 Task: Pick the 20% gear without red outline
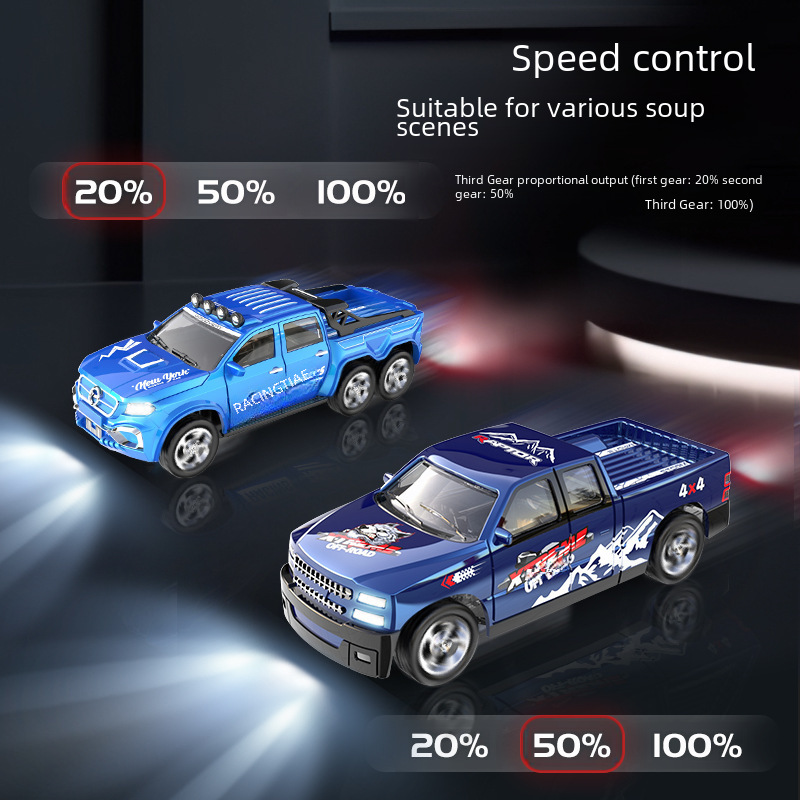449,745
